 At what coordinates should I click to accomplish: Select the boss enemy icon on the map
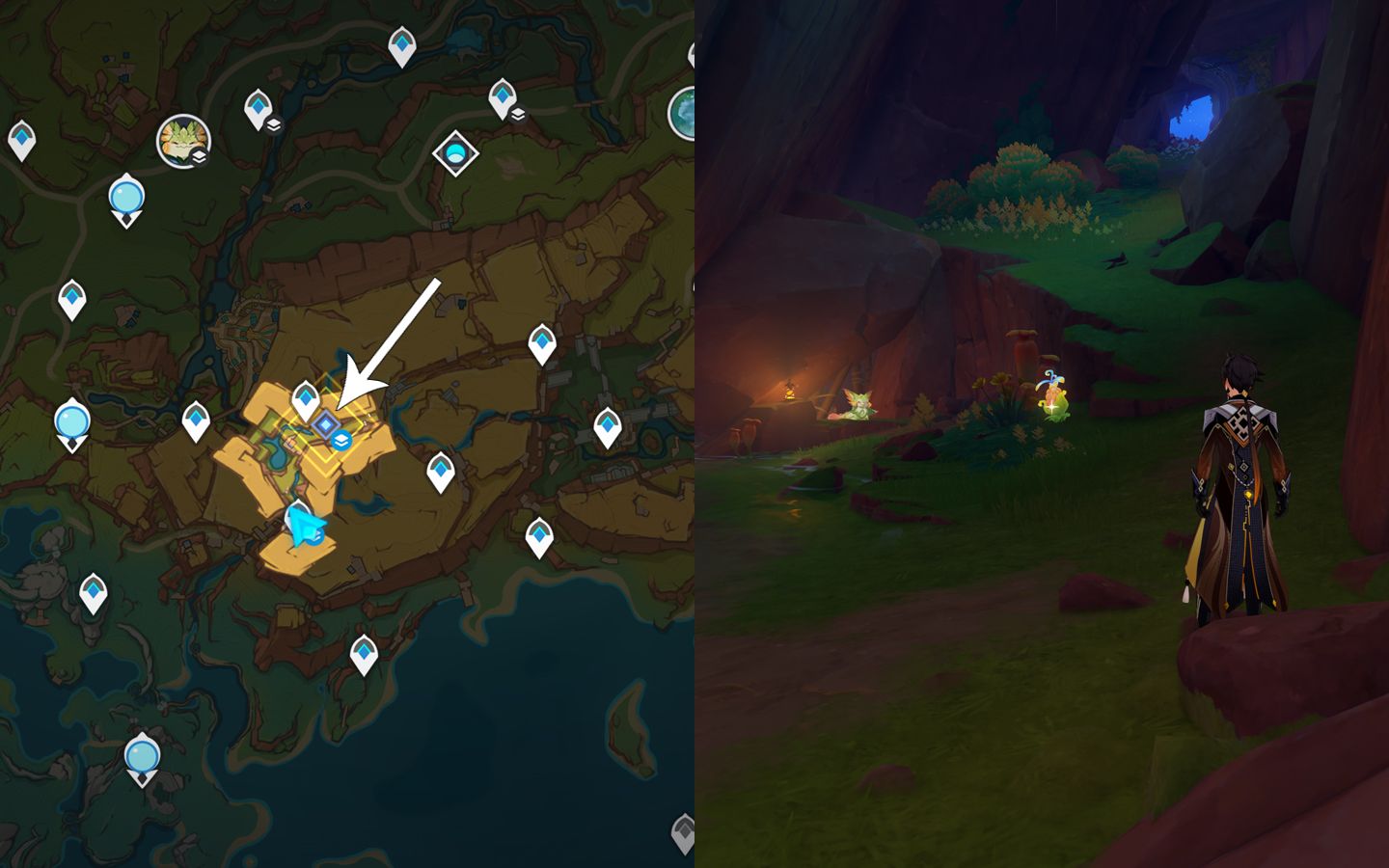(182, 140)
